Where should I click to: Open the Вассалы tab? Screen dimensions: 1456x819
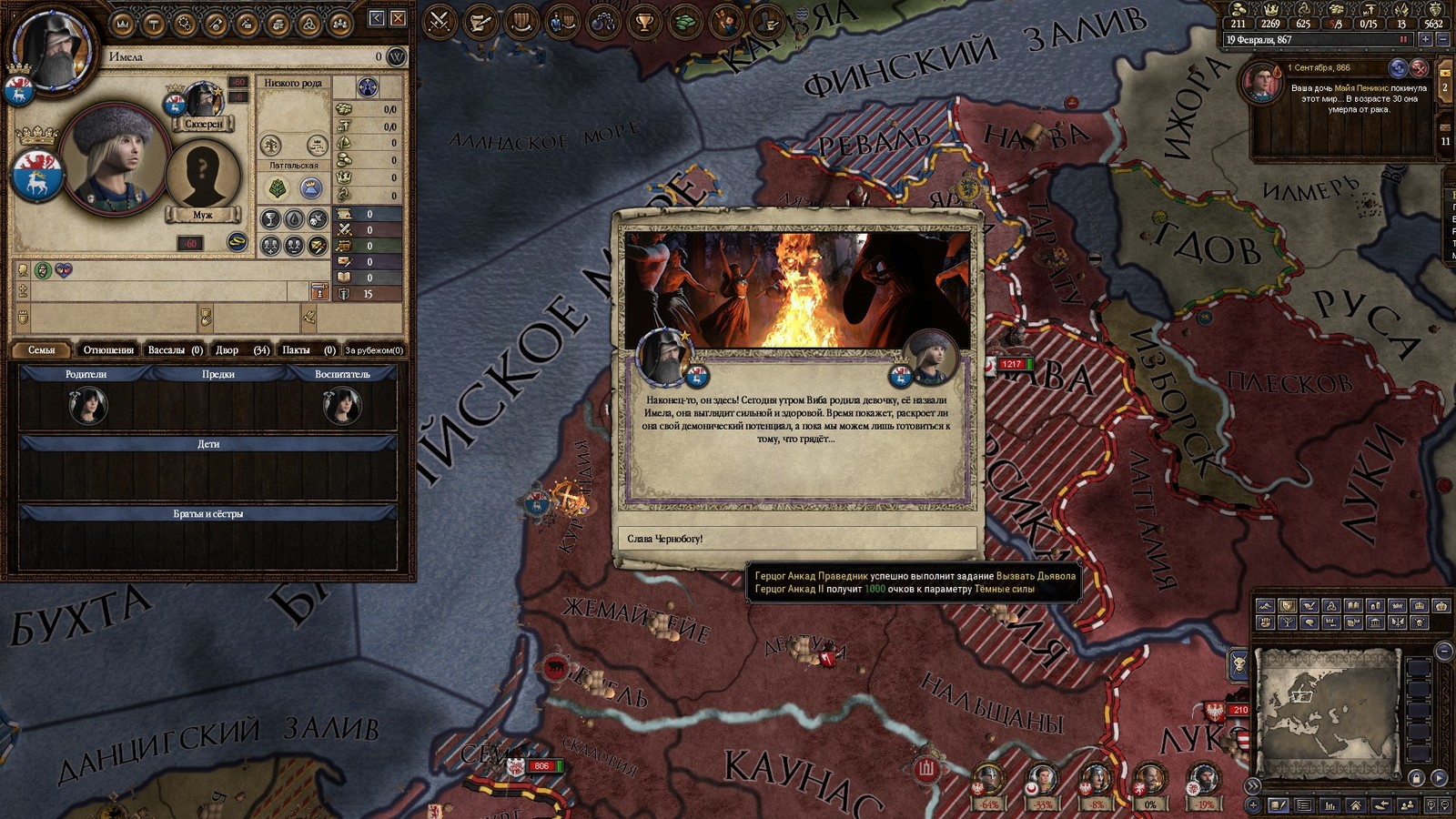[175, 349]
